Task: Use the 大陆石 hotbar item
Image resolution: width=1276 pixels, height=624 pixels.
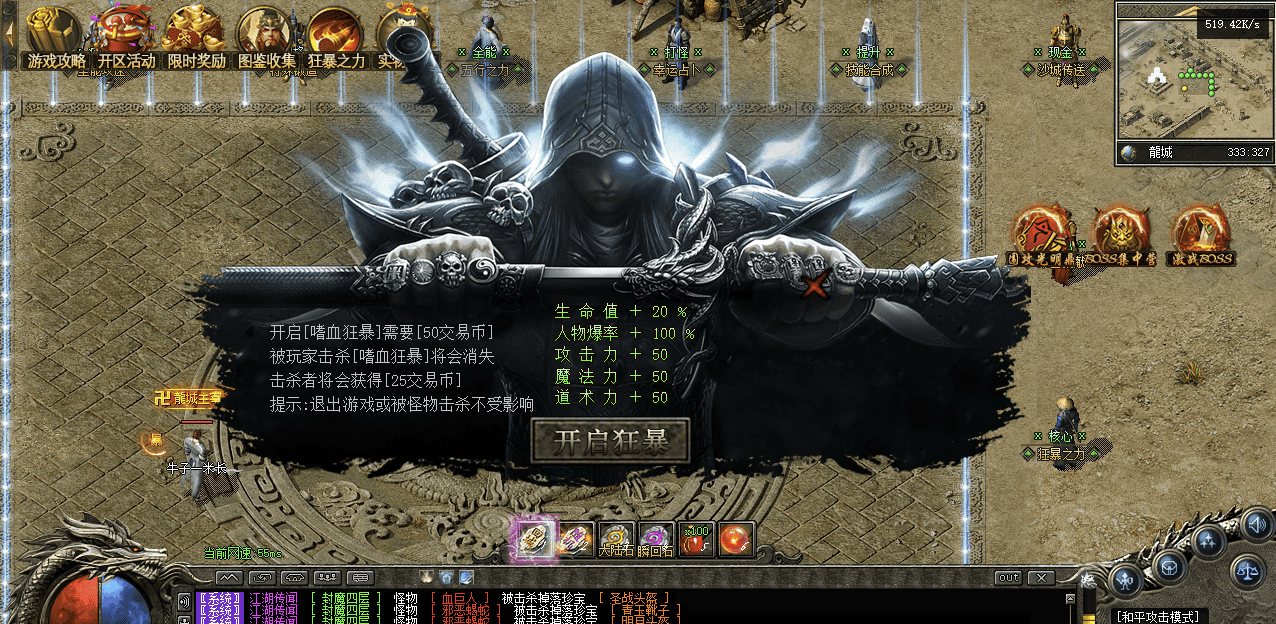Action: pyautogui.click(x=617, y=540)
